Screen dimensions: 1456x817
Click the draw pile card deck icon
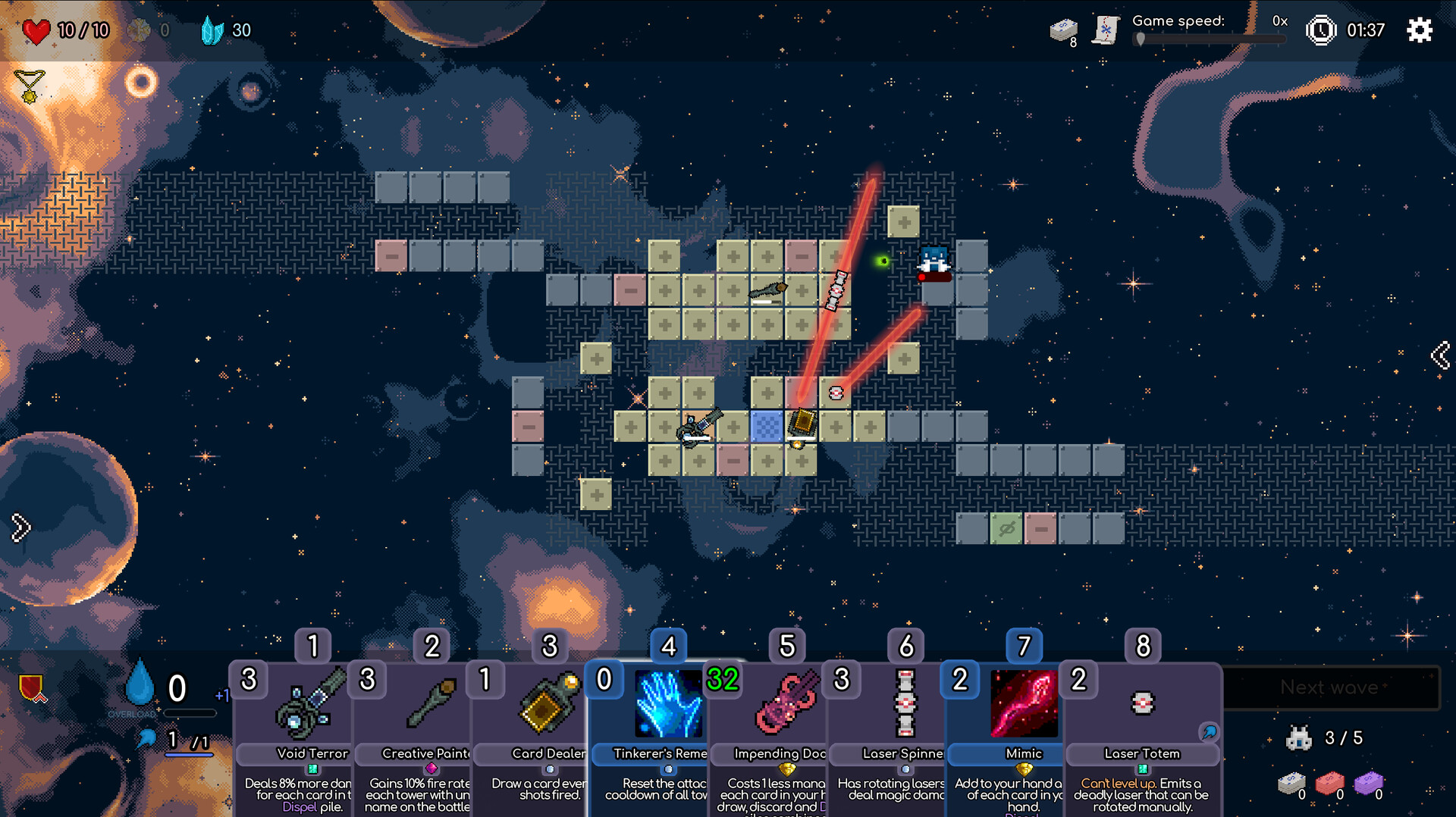(x=1063, y=30)
